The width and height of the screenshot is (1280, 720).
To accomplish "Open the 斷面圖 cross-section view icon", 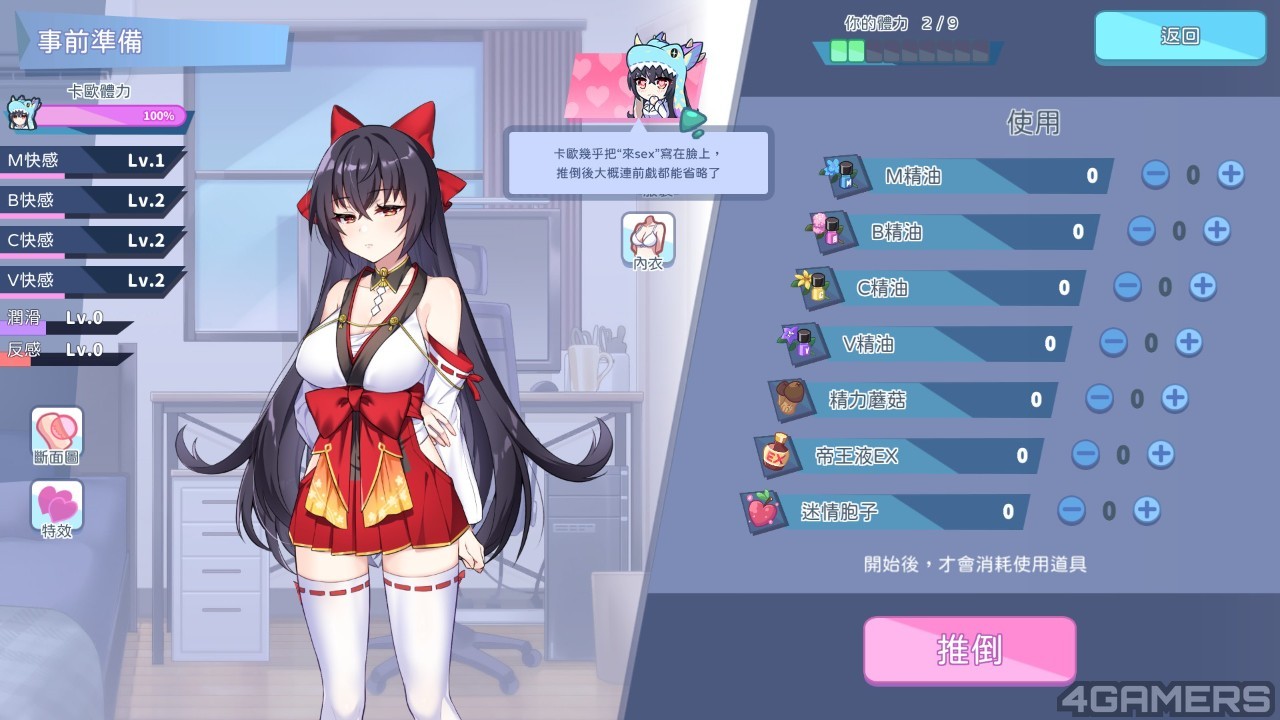I will pos(57,435).
